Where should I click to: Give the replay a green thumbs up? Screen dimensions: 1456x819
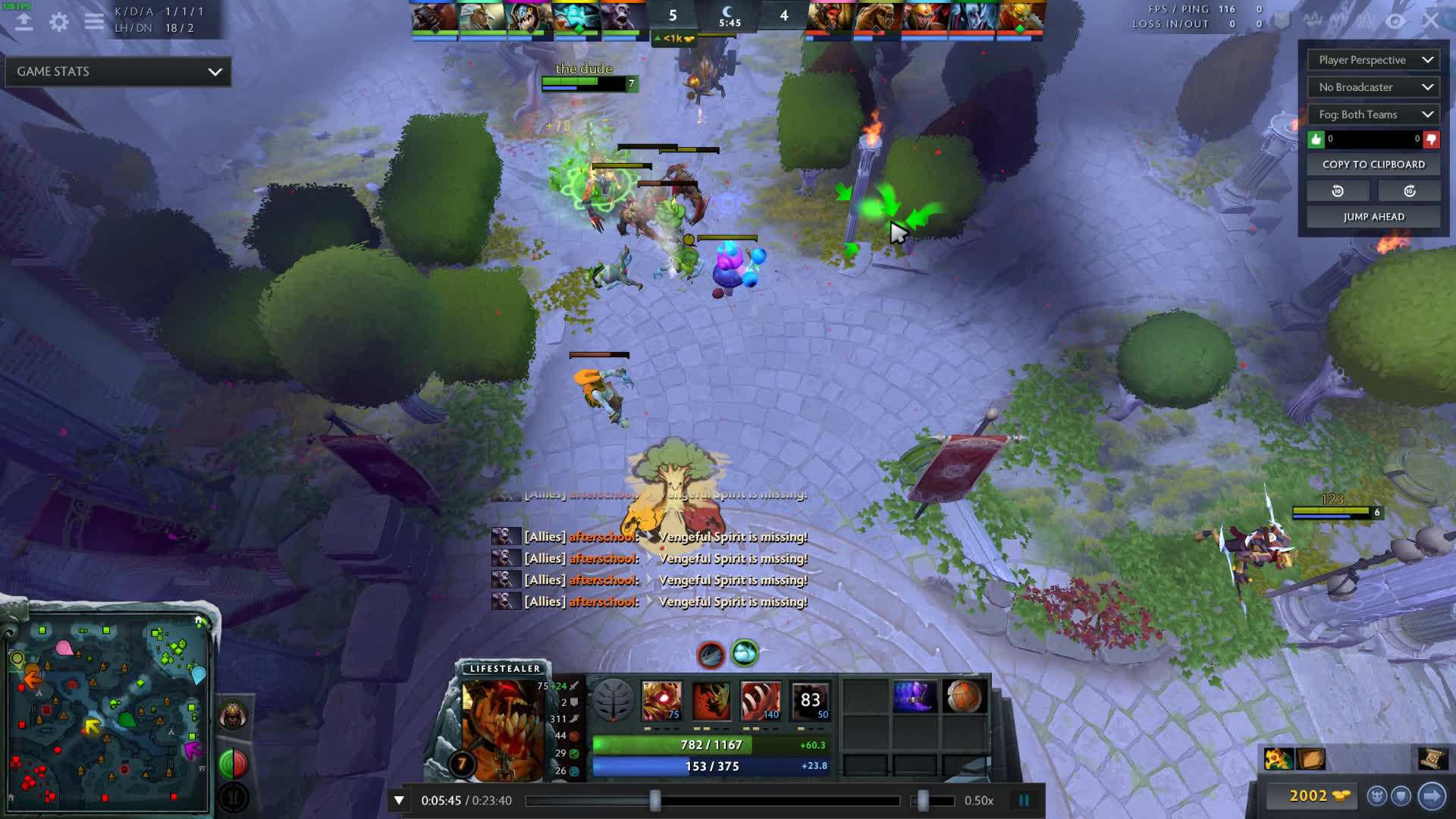(x=1316, y=140)
